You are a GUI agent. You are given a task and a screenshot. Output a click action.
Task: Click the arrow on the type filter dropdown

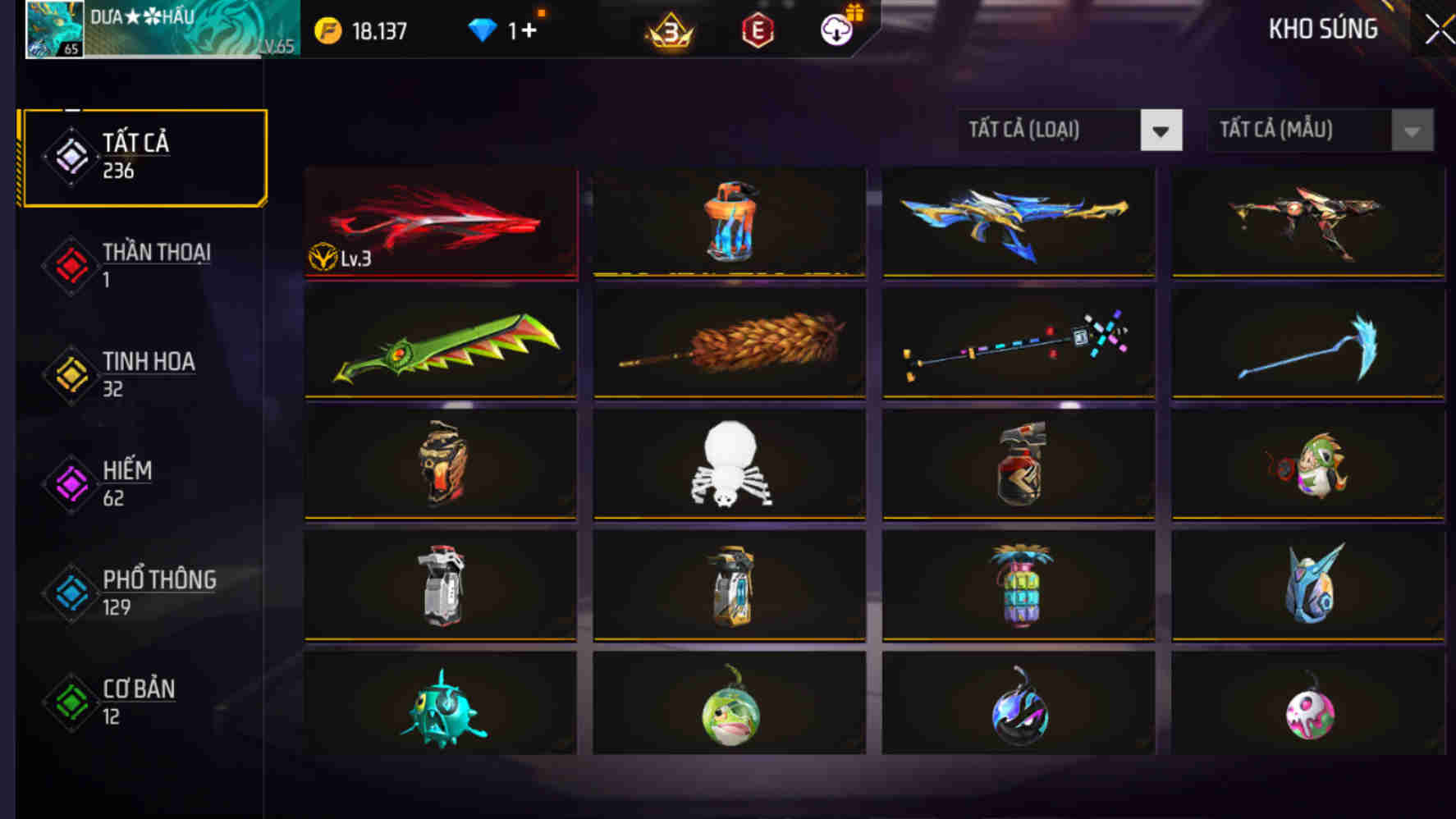tap(1161, 130)
